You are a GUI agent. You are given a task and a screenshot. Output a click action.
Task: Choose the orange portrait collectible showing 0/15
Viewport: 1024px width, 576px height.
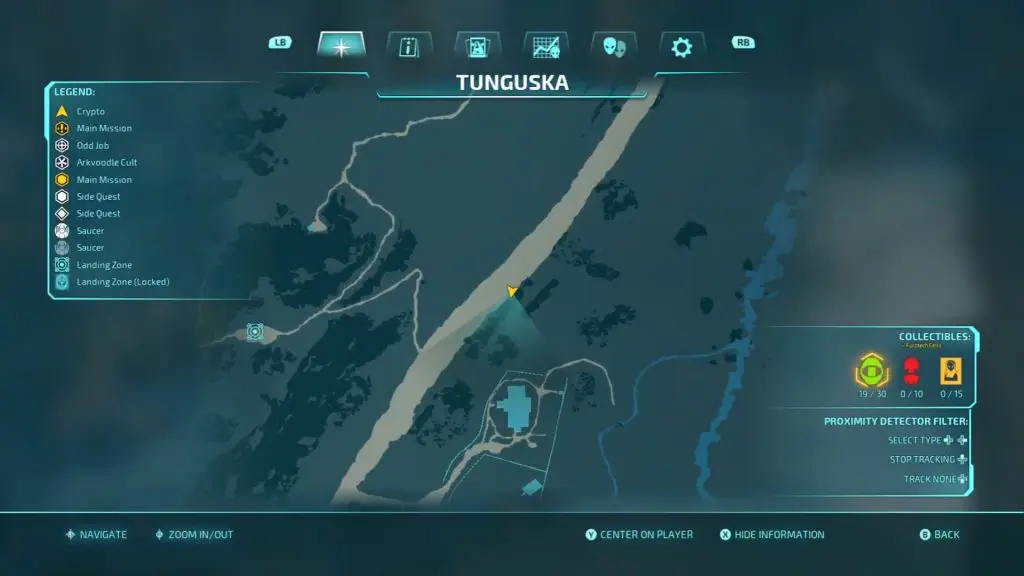point(949,371)
